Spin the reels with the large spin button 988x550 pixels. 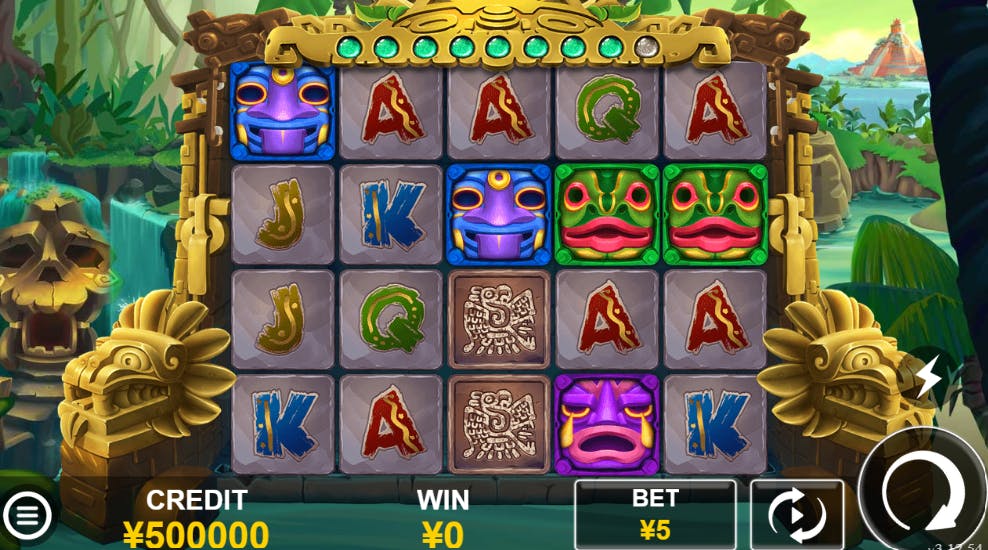(x=921, y=490)
